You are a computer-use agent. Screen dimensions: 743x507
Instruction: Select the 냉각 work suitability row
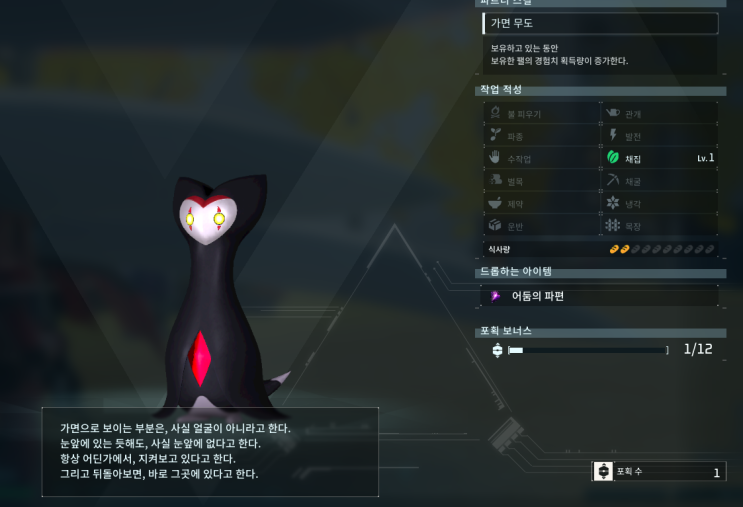660,203
